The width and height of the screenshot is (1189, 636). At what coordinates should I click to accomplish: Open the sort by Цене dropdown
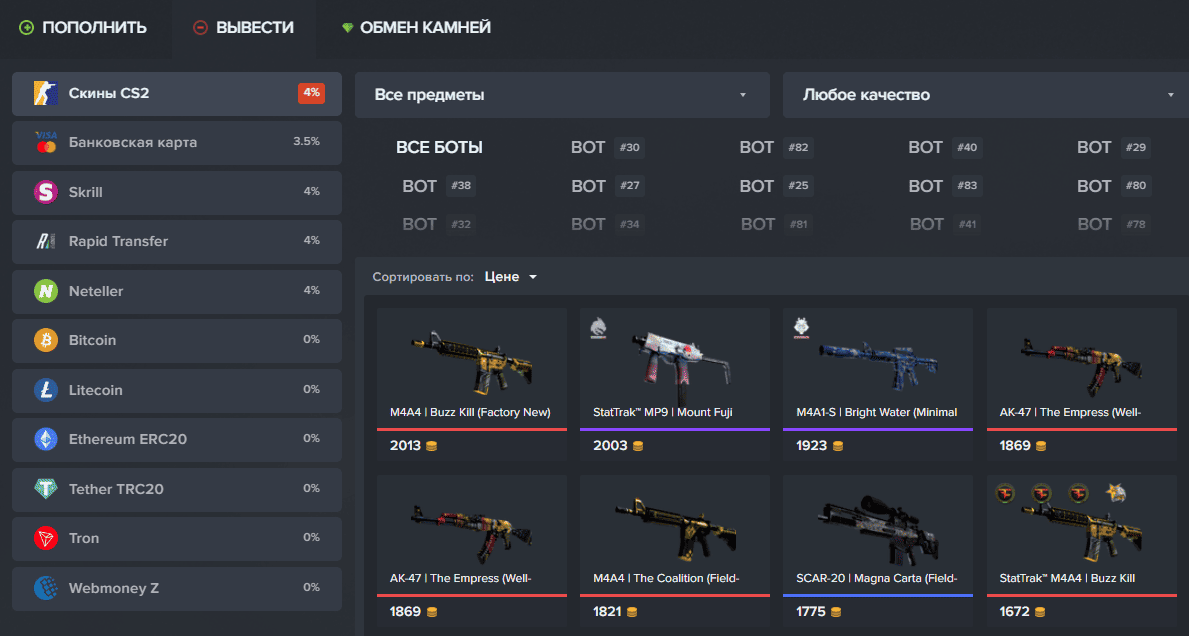click(x=511, y=277)
